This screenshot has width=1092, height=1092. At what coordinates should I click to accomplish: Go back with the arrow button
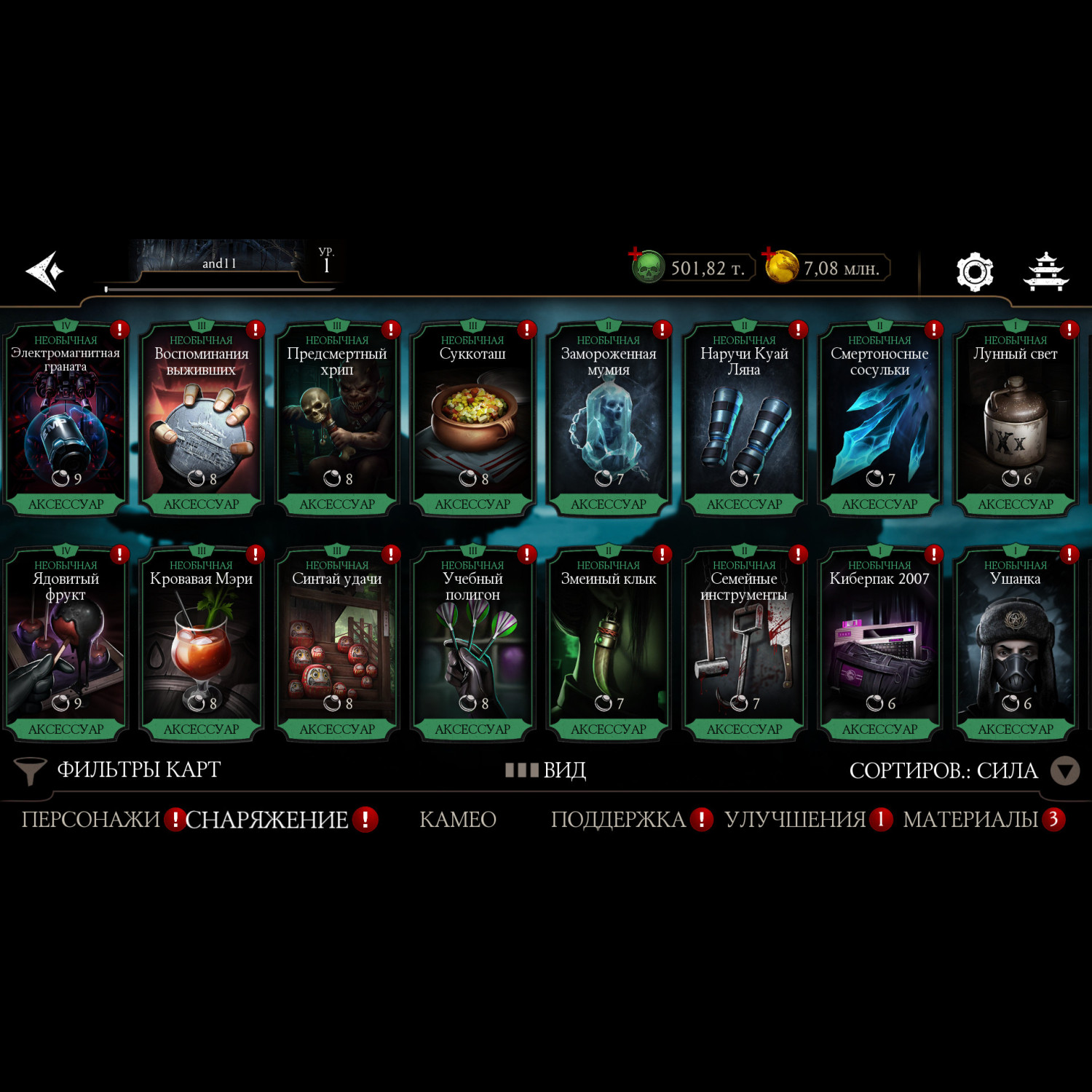[x=45, y=271]
